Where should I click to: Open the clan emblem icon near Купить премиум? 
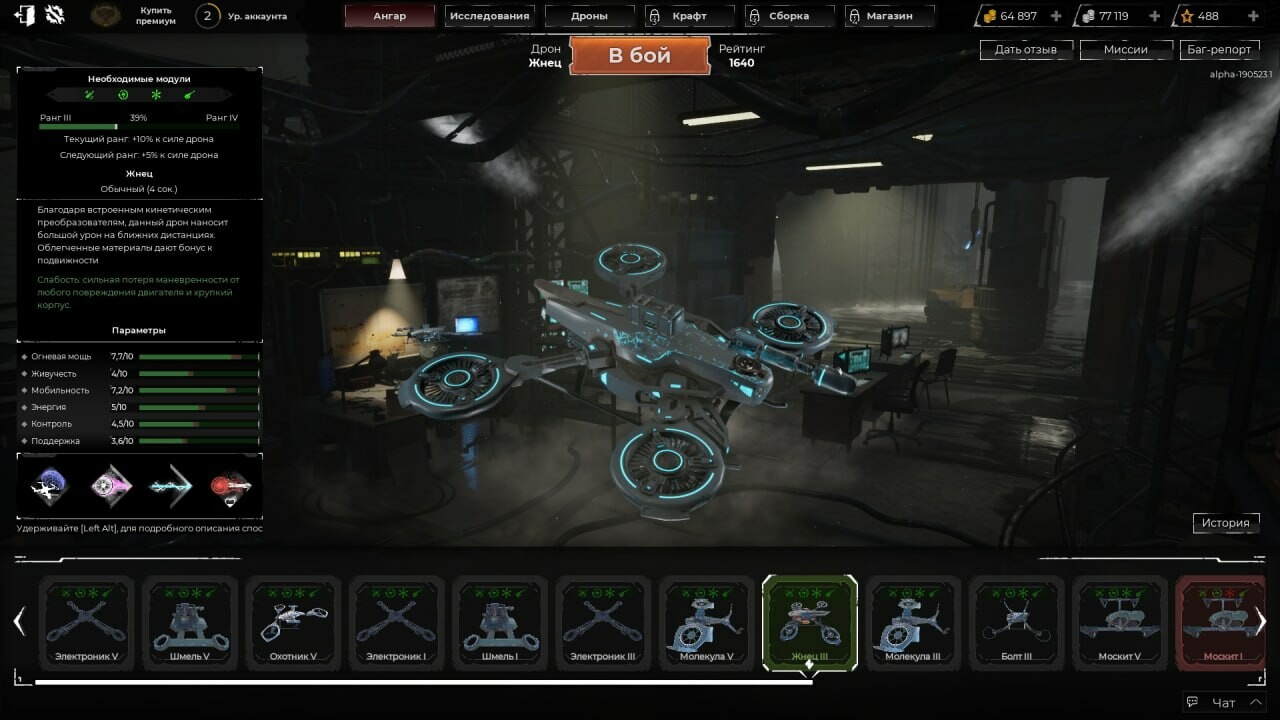tap(102, 15)
